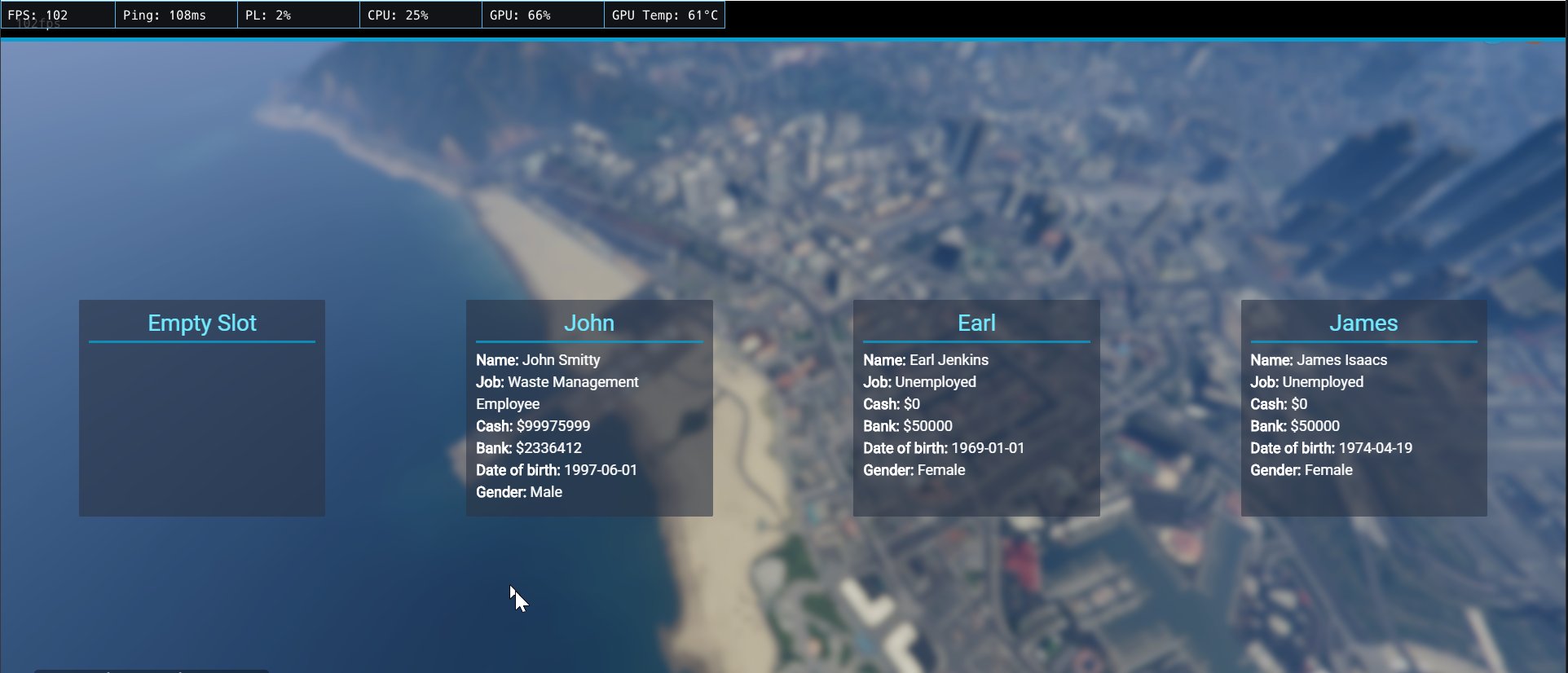This screenshot has width=1568, height=673.
Task: Click Earl's bank balance of $50000
Action: [907, 425]
